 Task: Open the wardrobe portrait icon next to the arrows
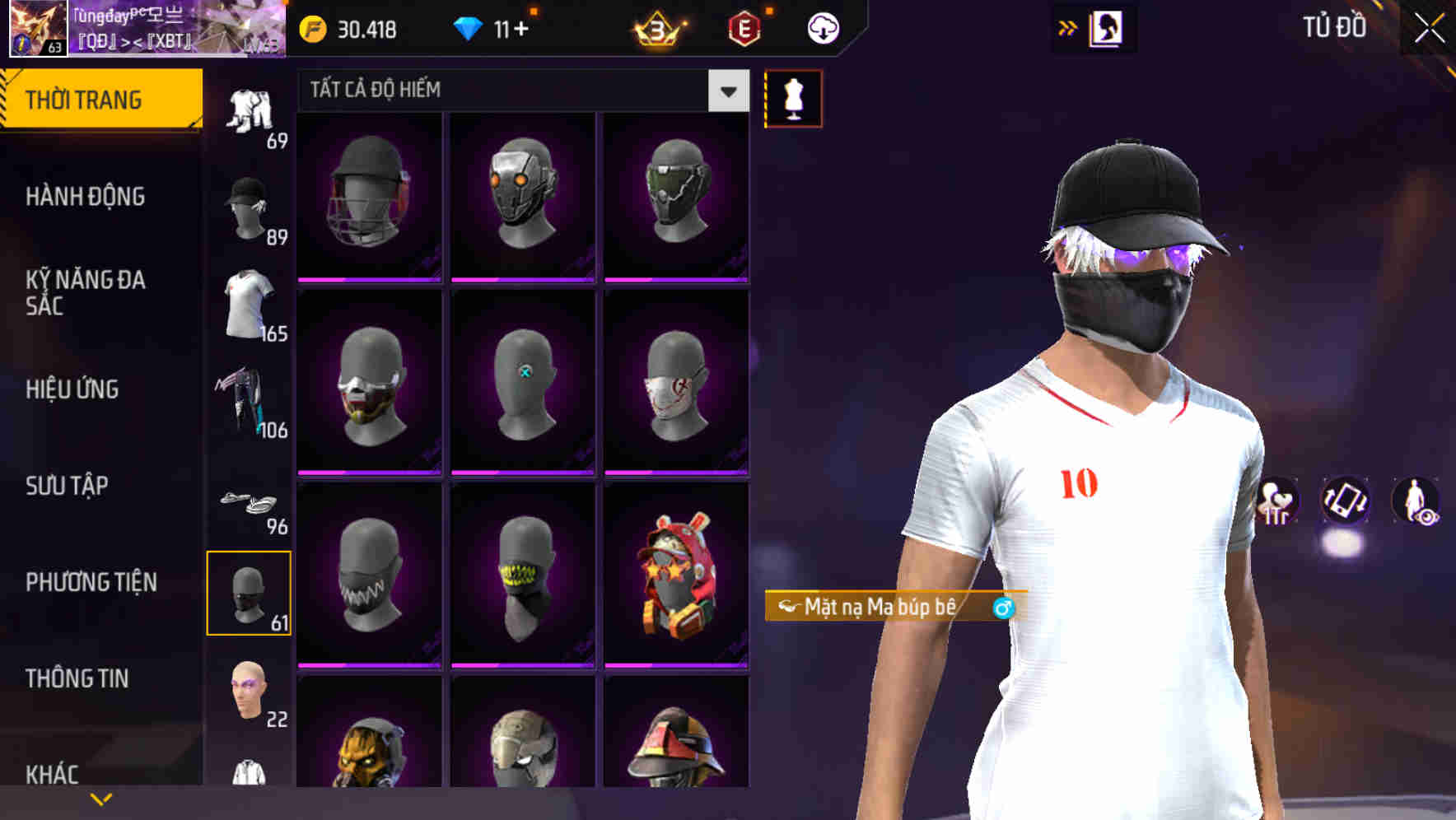click(1106, 27)
